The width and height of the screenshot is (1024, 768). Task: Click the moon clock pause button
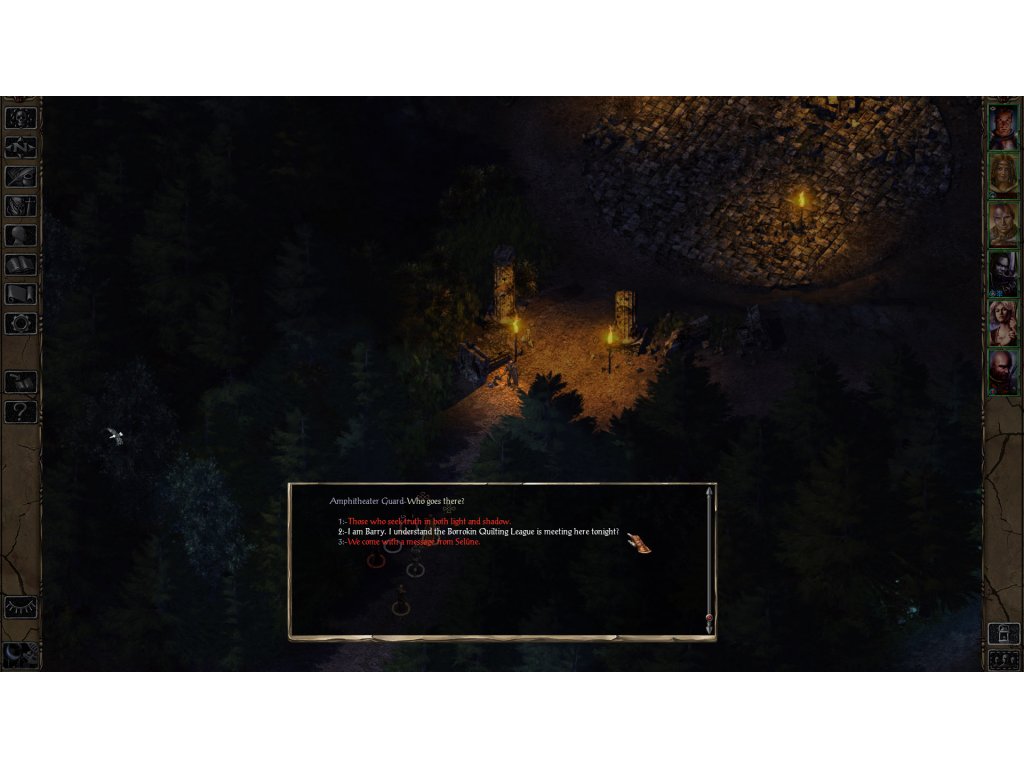[20, 652]
